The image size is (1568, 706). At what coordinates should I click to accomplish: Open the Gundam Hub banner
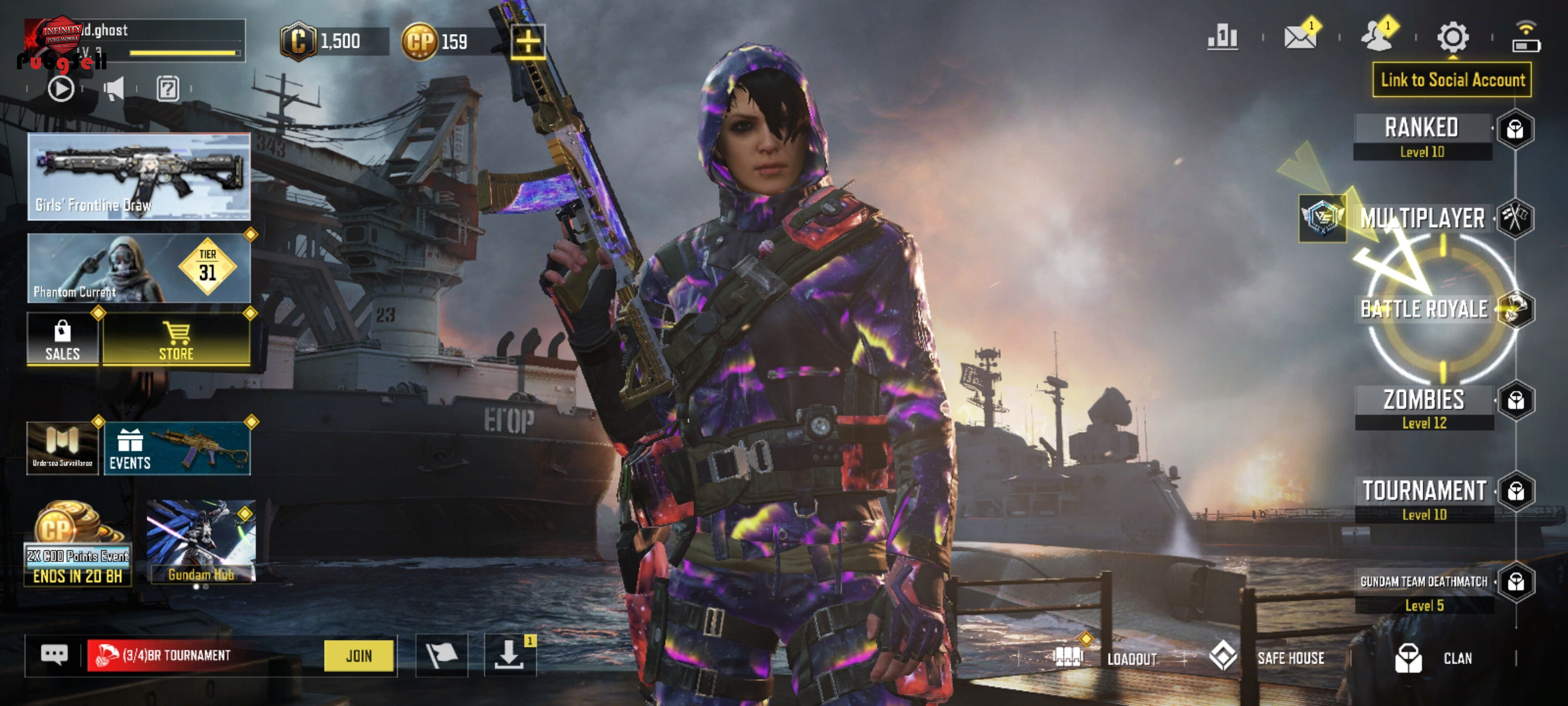201,541
